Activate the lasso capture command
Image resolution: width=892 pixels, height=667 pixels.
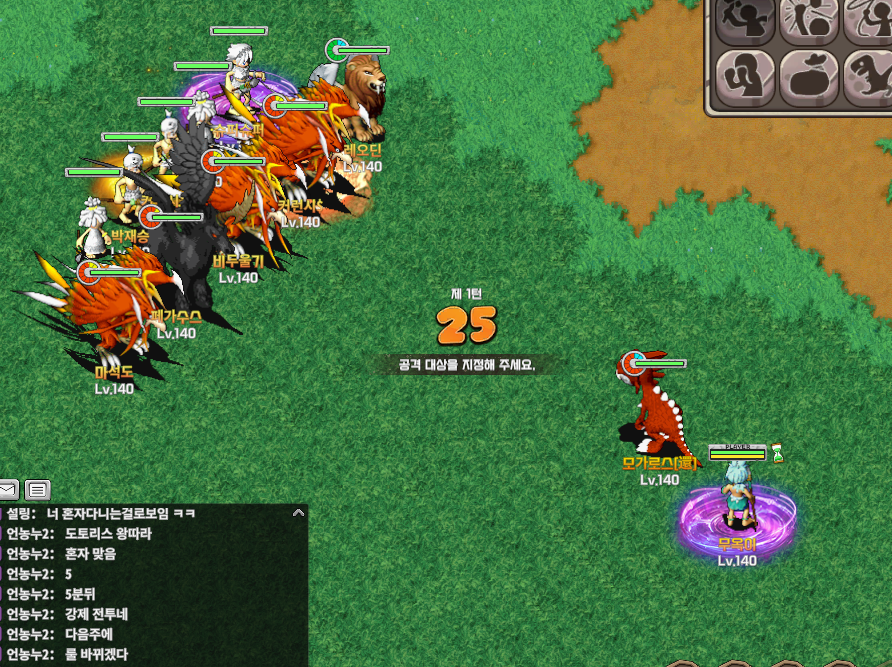[x=868, y=20]
